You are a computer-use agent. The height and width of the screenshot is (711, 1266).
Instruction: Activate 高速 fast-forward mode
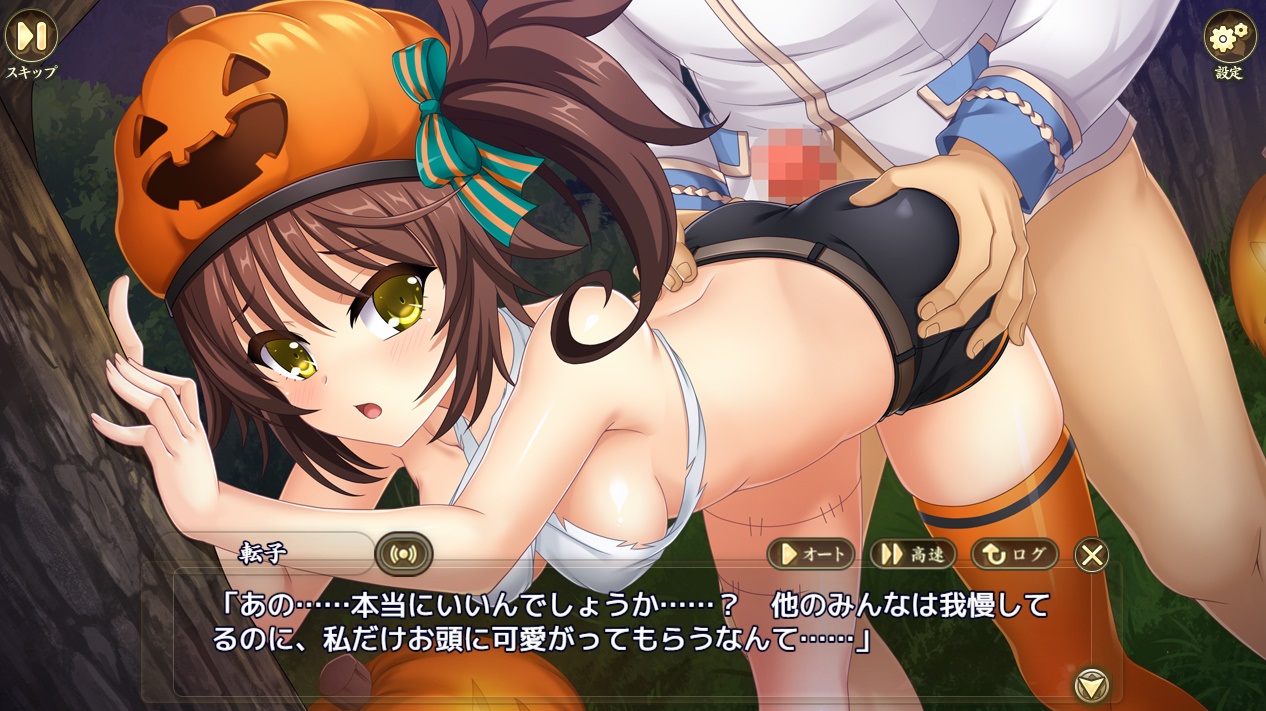coord(912,553)
